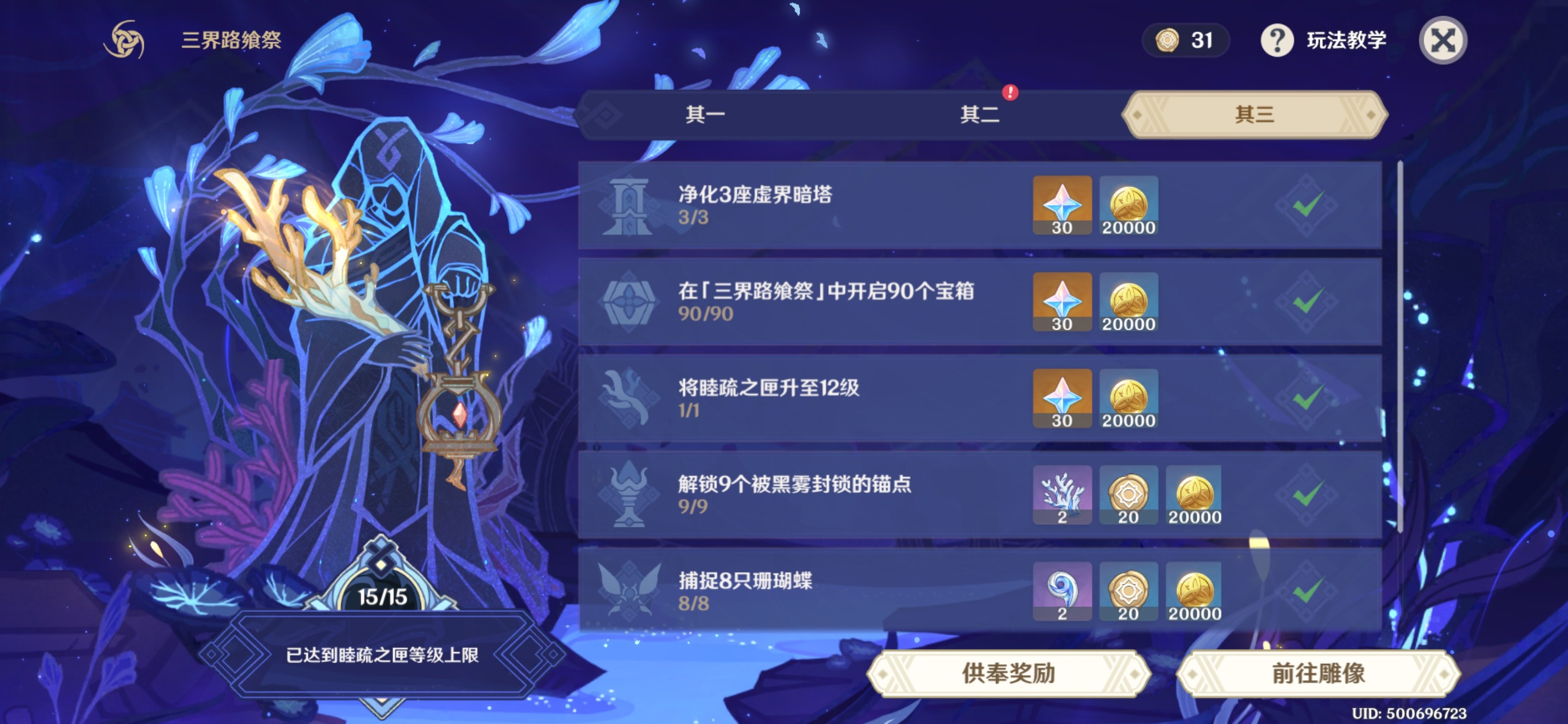Click the event currency icon next to 31

pyautogui.click(x=1168, y=40)
